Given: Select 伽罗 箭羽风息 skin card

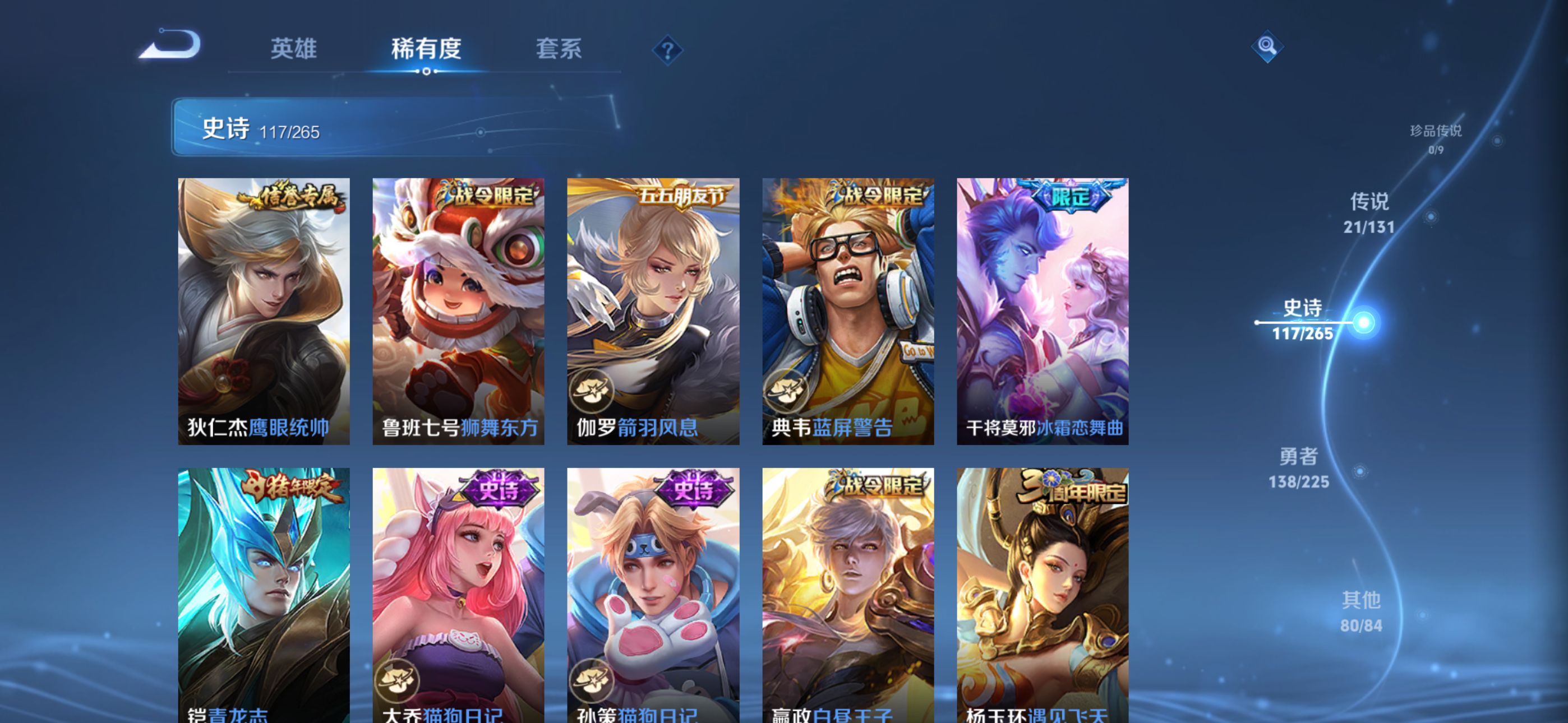Looking at the screenshot, I should coord(653,310).
